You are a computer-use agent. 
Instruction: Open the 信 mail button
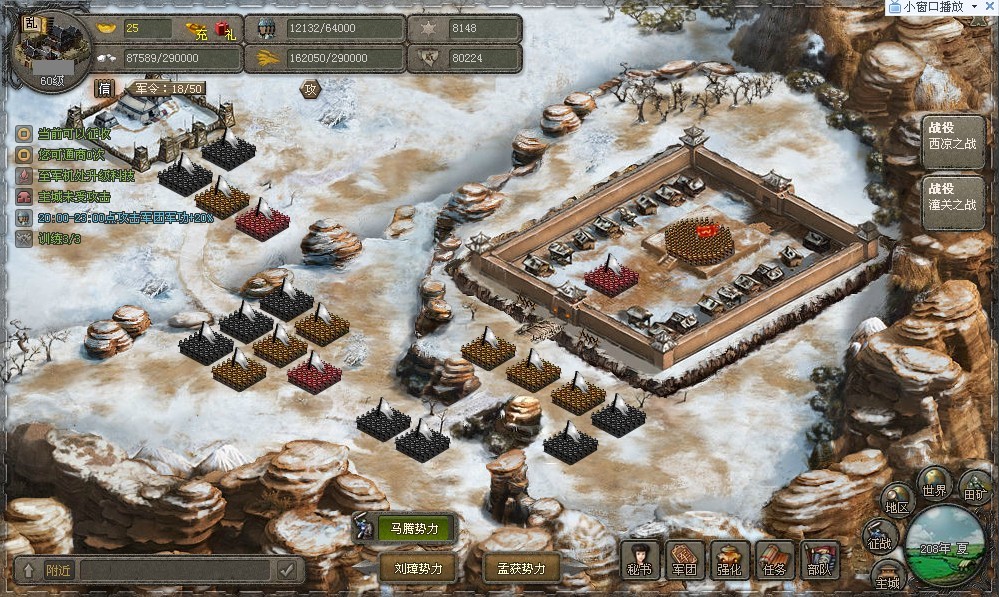coord(104,88)
